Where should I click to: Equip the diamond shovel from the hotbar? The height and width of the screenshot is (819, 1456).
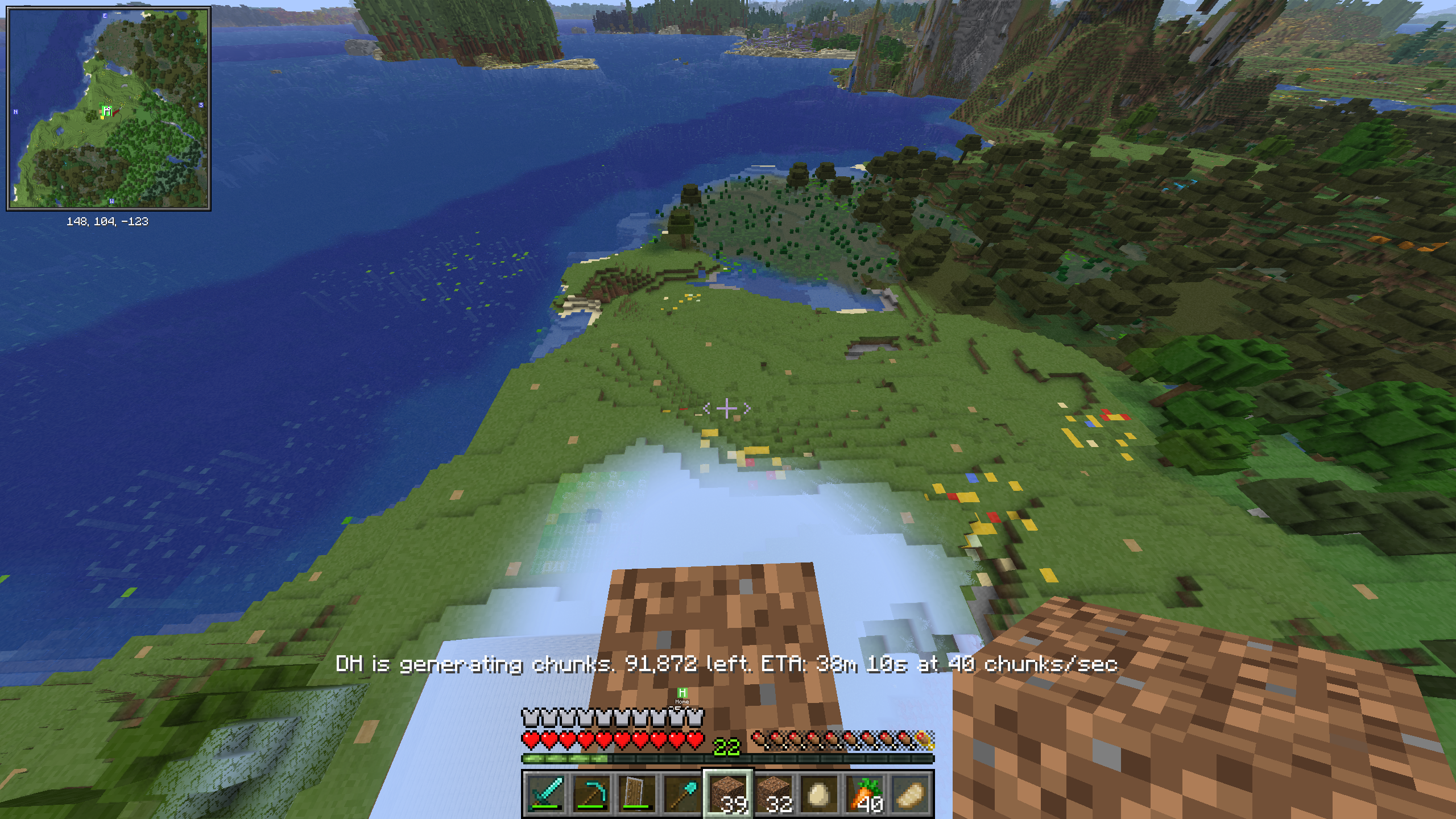[x=682, y=793]
